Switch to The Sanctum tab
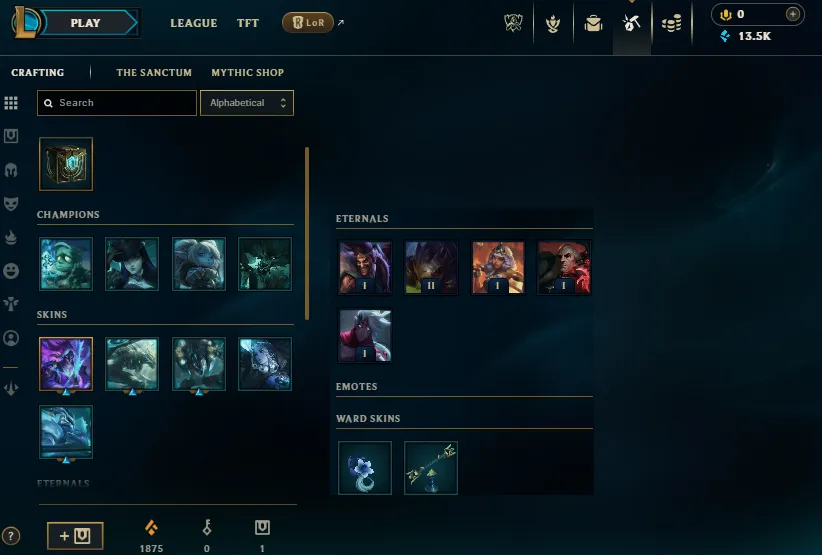Screen dimensions: 829x560 [x=154, y=73]
